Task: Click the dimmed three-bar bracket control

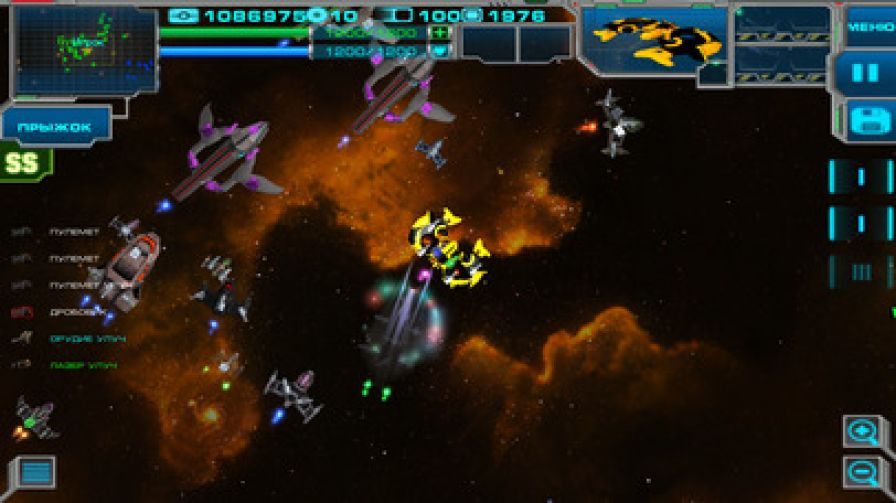Action: coord(860,271)
